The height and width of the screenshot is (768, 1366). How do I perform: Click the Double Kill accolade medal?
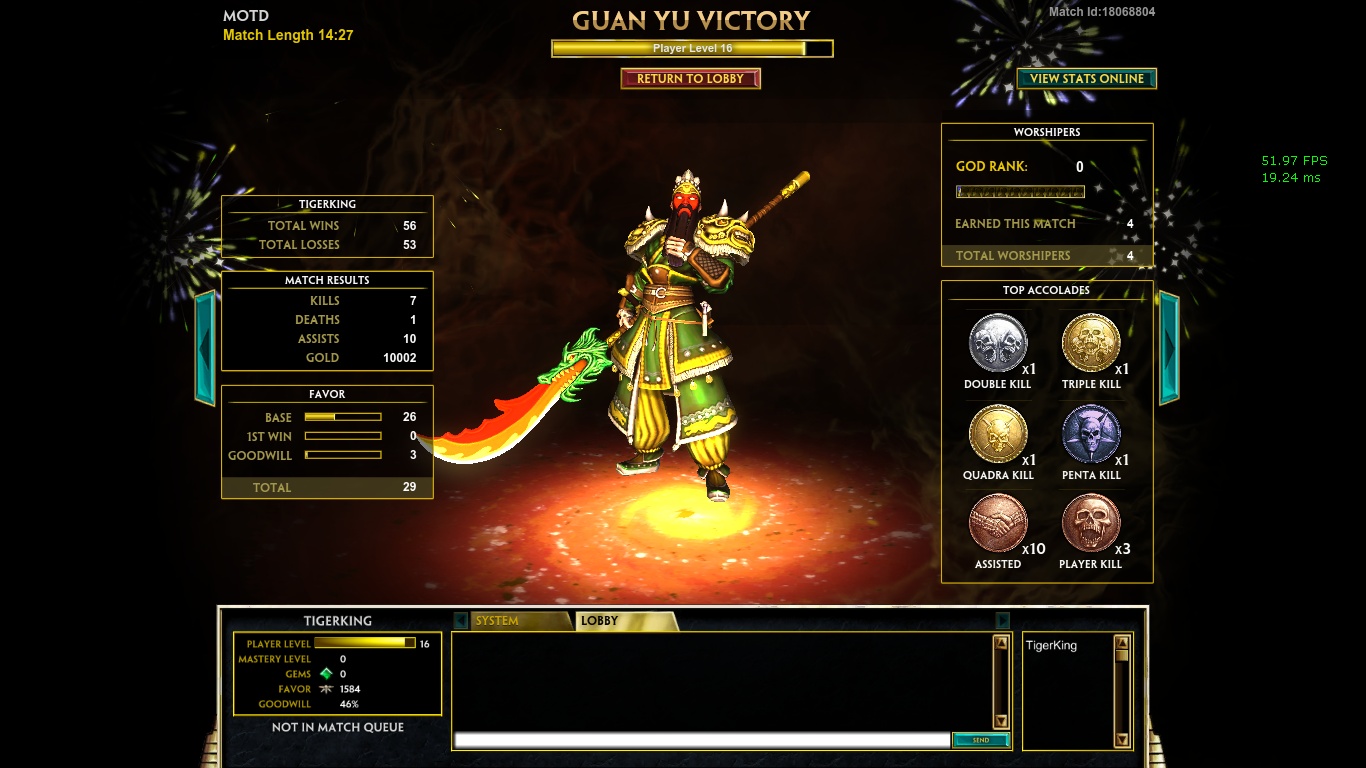click(998, 342)
